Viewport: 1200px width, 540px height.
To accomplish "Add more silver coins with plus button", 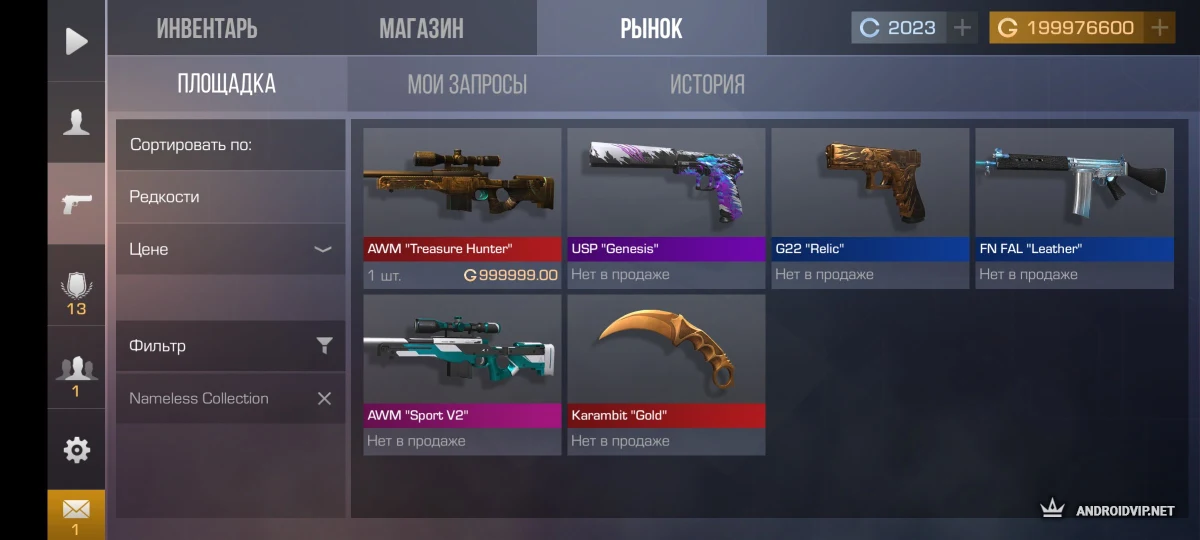I will click(x=962, y=28).
